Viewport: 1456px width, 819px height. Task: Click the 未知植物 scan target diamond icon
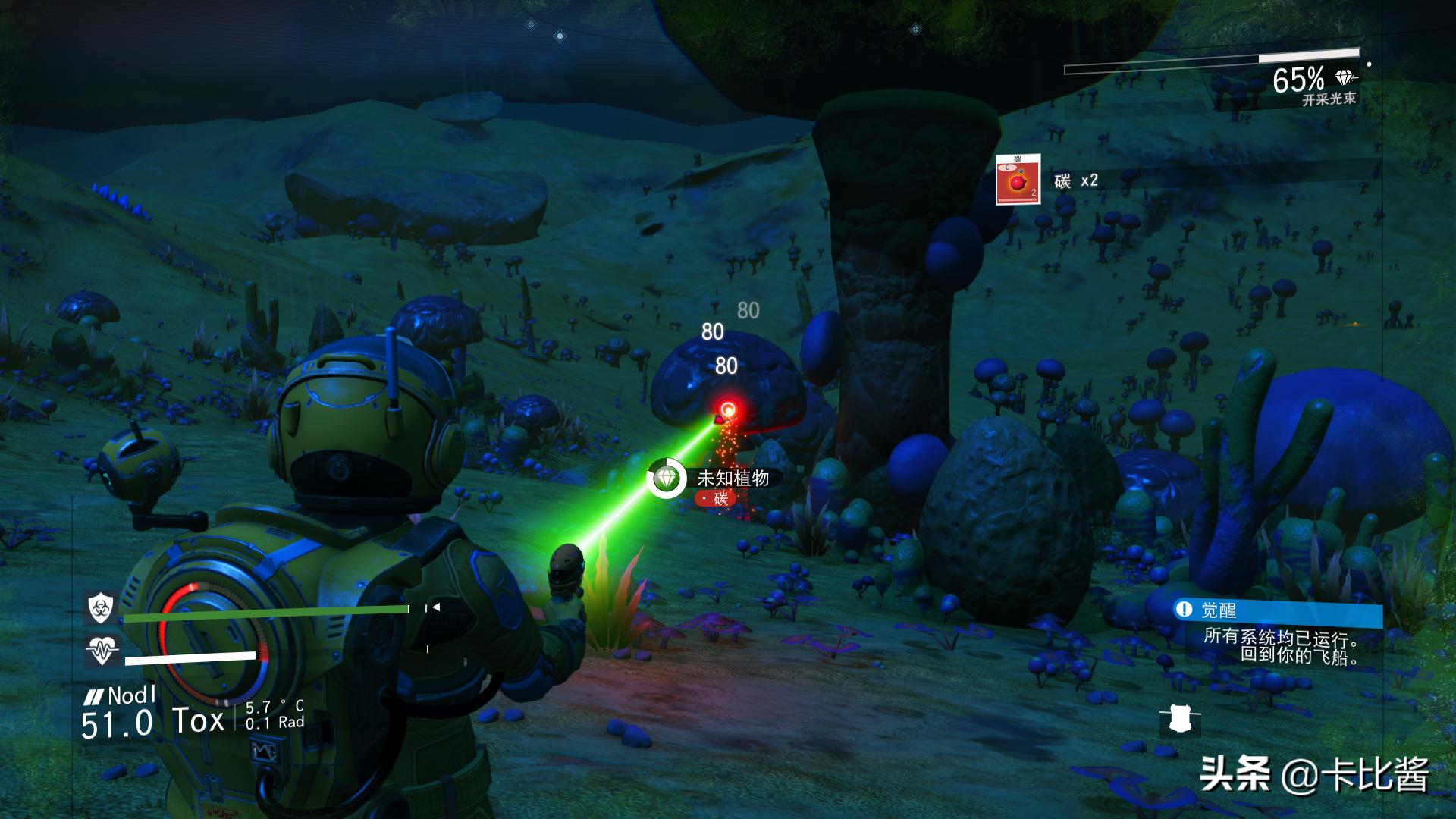click(666, 479)
